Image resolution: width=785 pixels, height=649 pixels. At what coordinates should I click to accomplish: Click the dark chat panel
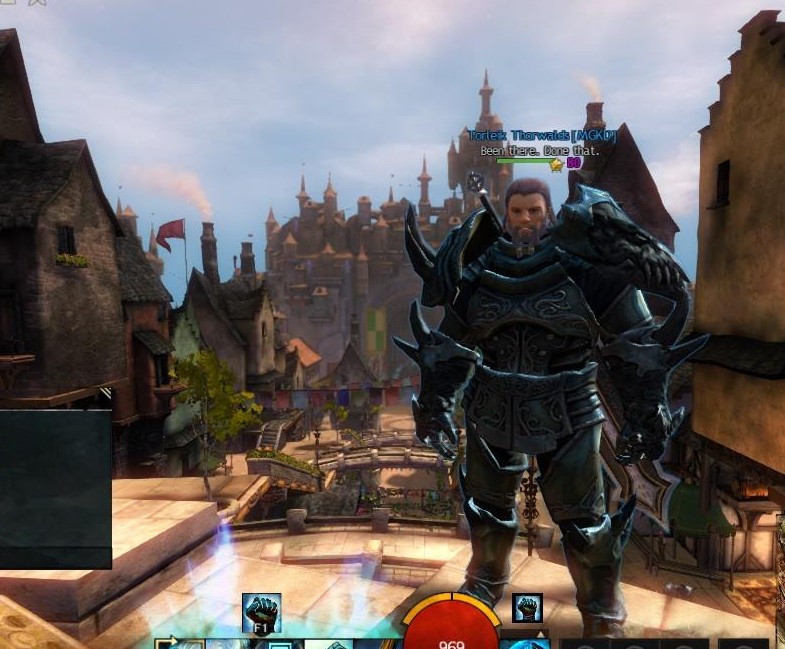(55, 488)
